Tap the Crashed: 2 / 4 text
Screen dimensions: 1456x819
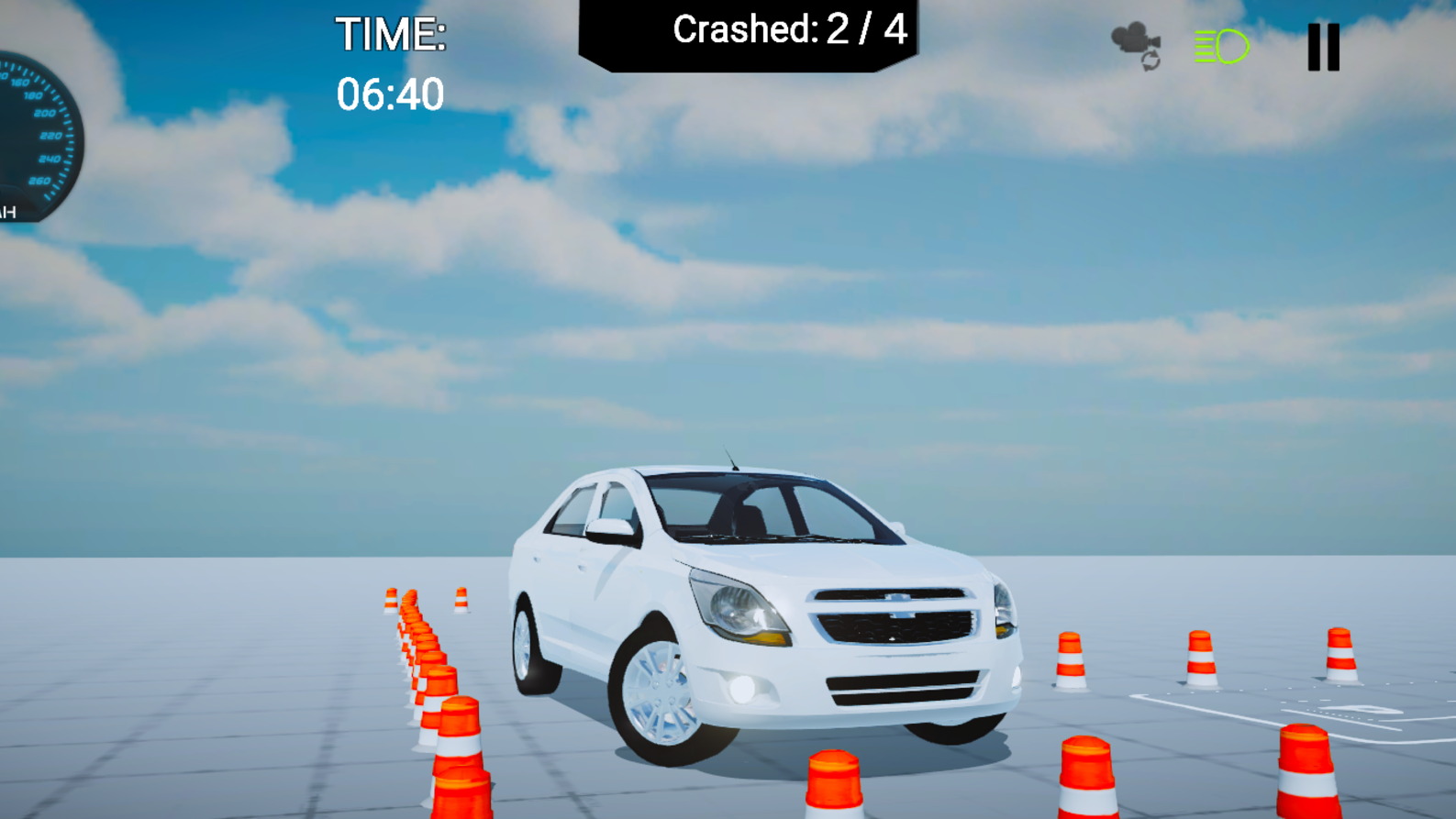(787, 32)
